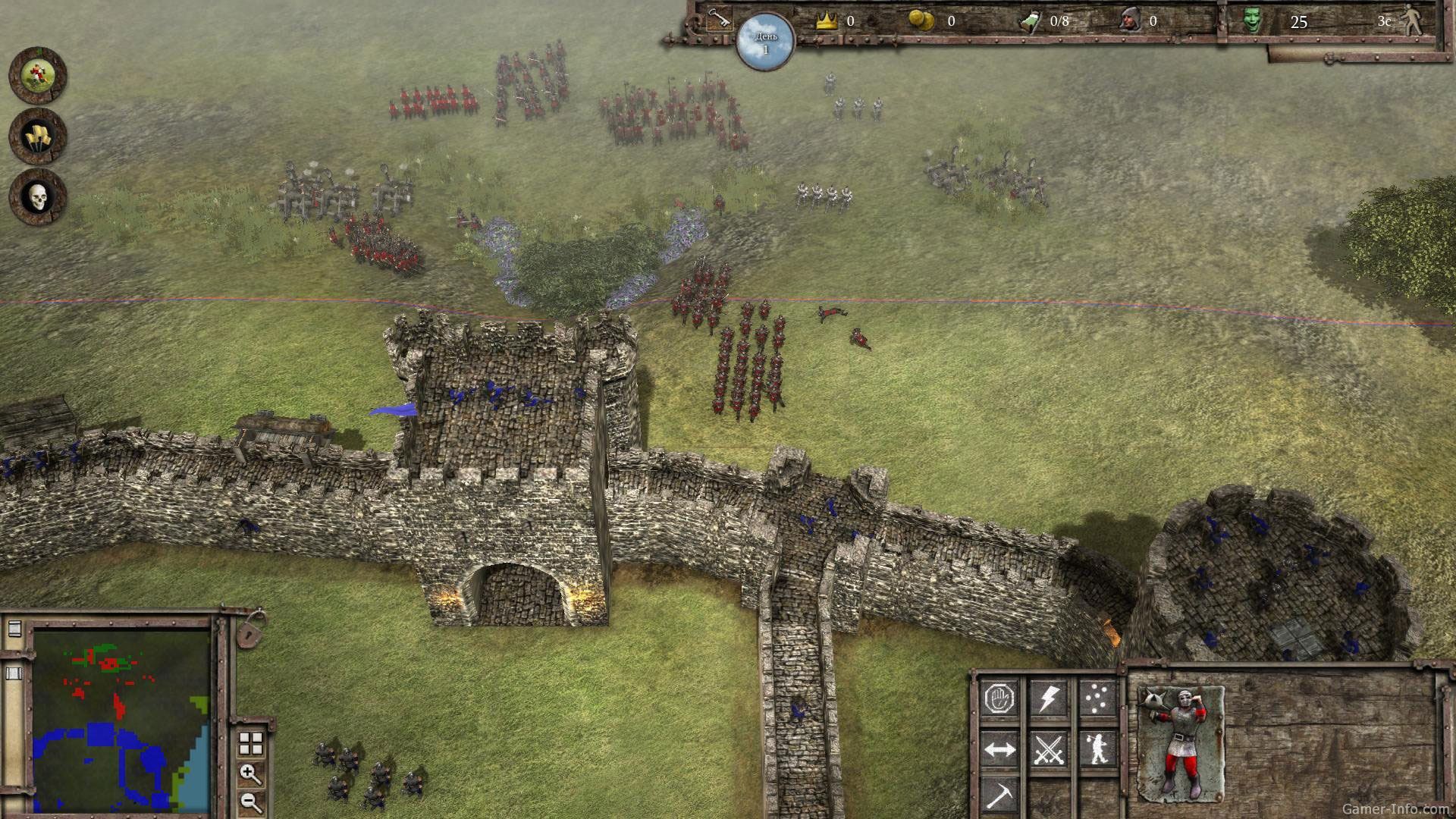Click the skull round button
This screenshot has width=1456, height=819.
point(37,197)
